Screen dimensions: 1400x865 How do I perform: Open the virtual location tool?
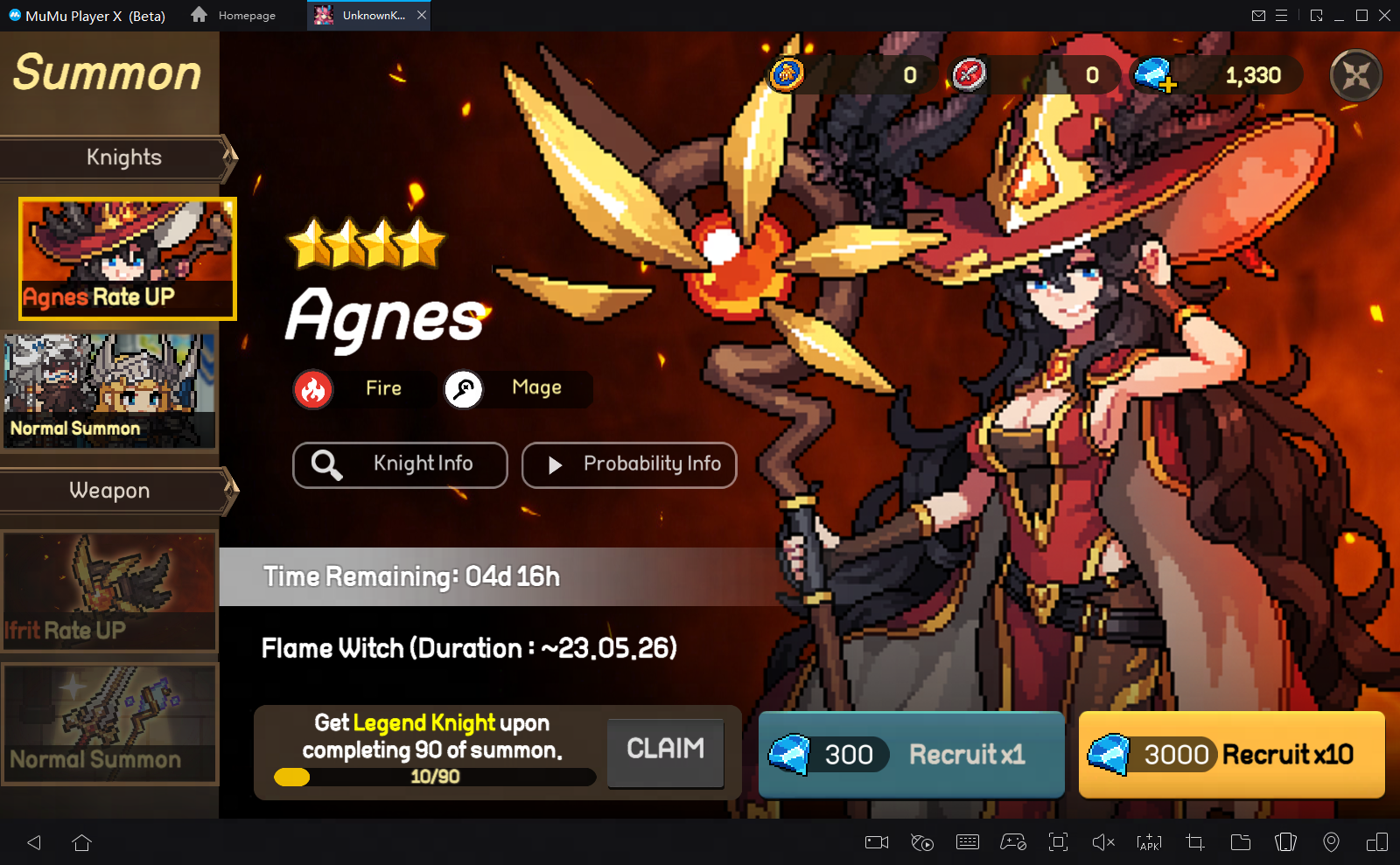click(x=1333, y=842)
